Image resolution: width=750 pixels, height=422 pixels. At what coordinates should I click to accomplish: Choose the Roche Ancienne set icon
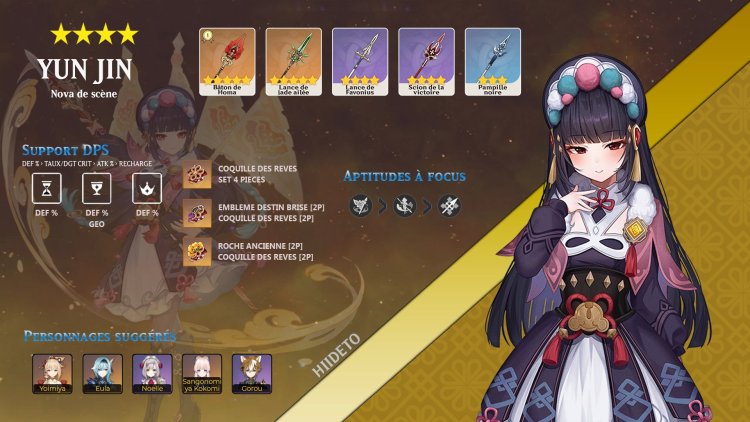click(x=198, y=250)
